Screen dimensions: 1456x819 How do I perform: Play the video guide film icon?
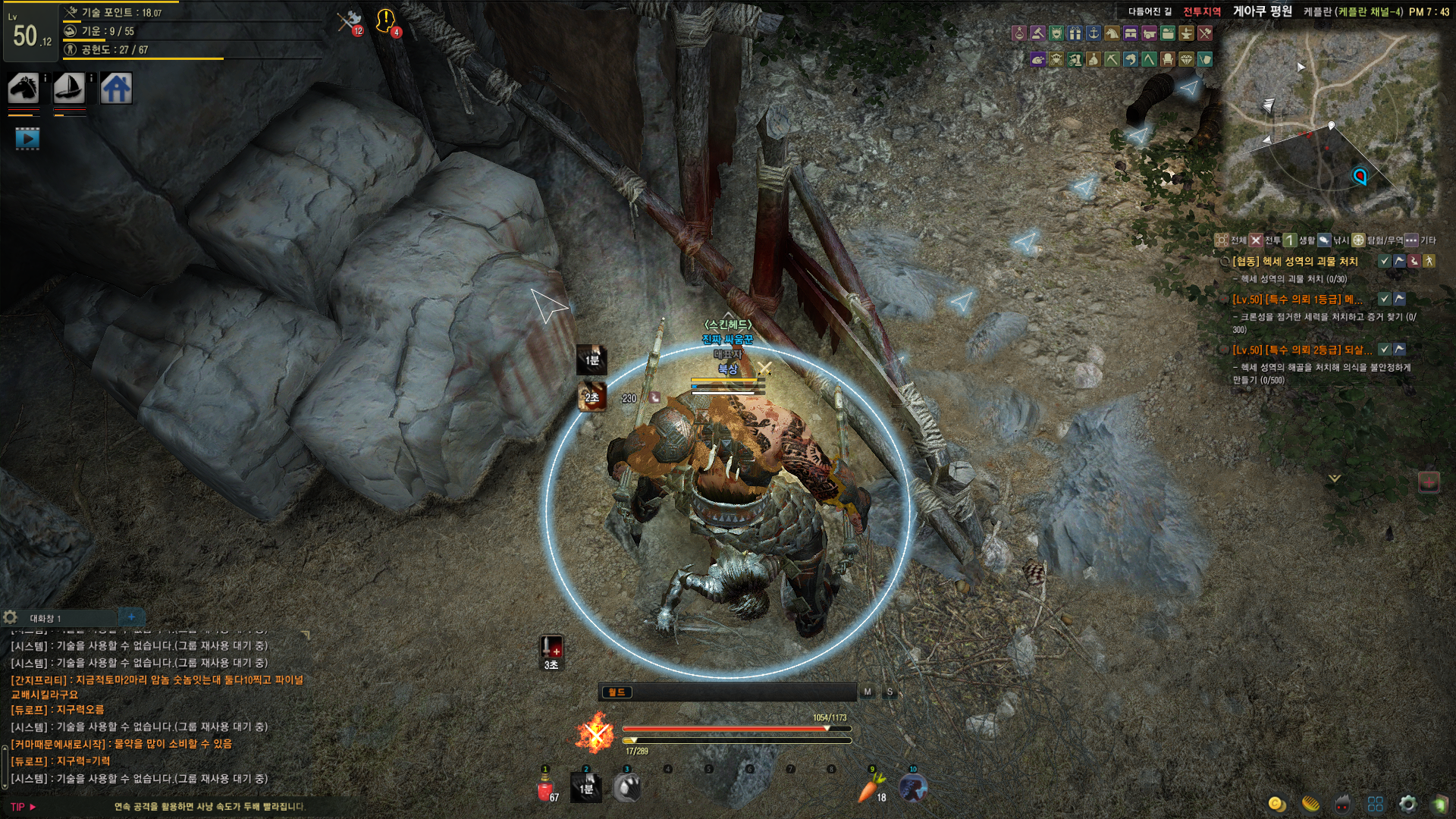click(x=27, y=139)
